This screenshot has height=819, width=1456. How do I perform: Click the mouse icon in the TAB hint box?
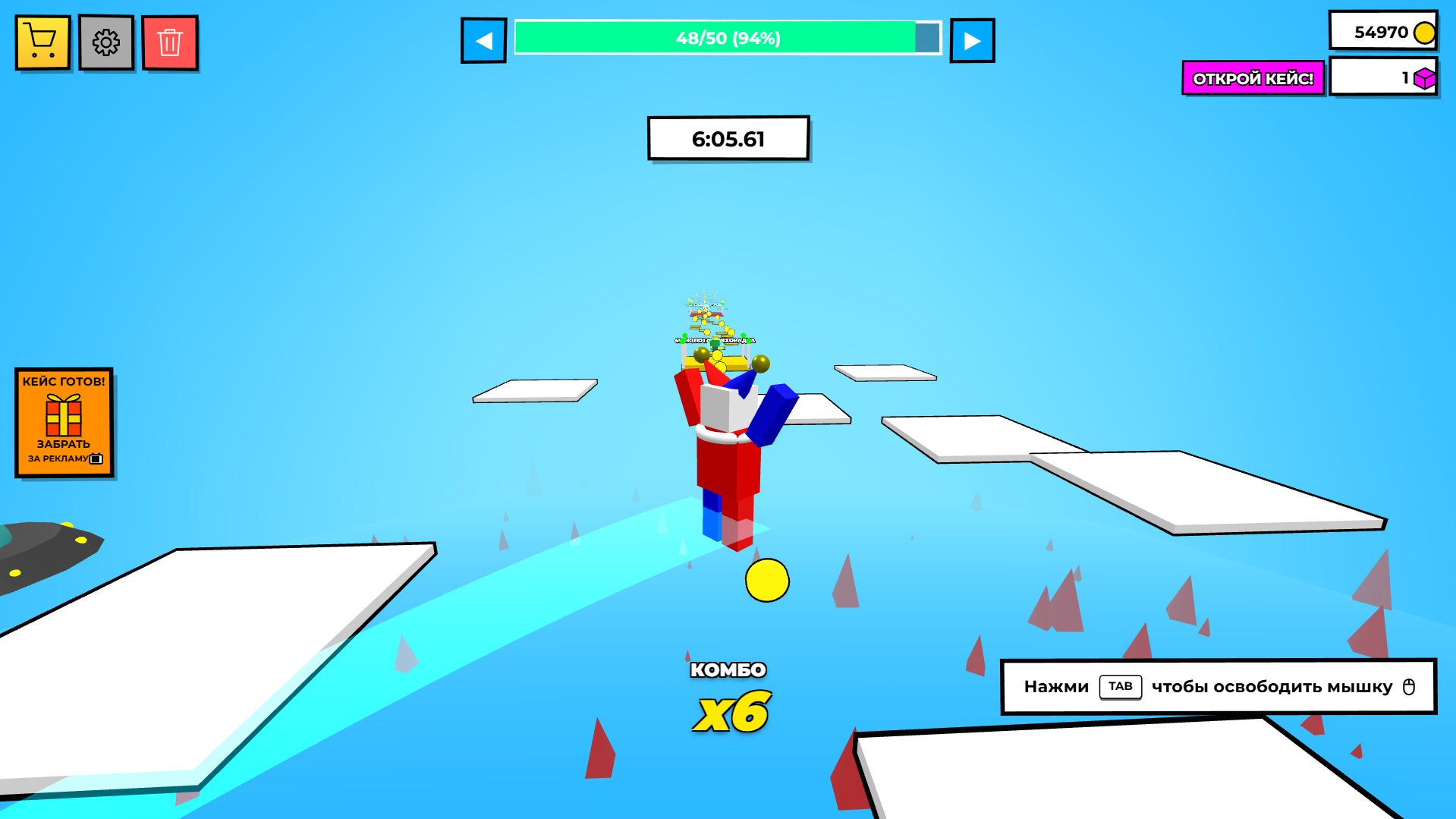click(x=1408, y=686)
